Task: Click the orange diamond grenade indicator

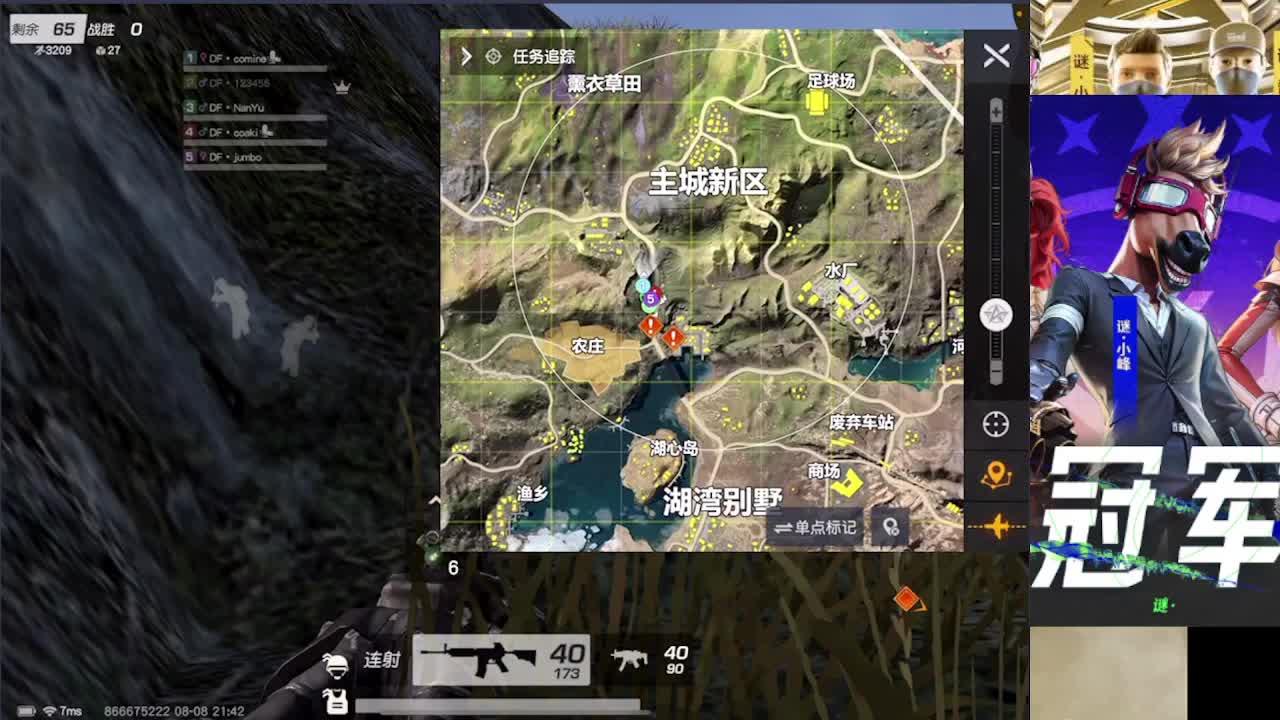Action: click(908, 600)
